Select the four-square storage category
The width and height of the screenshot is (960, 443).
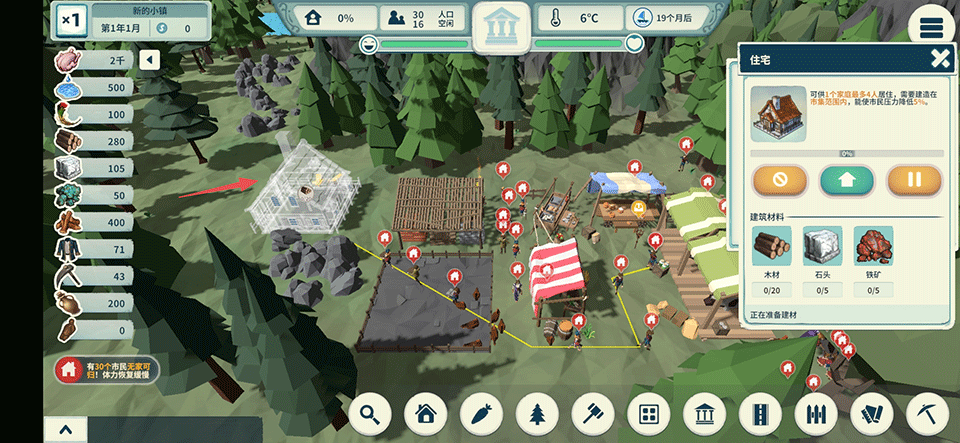(650, 413)
